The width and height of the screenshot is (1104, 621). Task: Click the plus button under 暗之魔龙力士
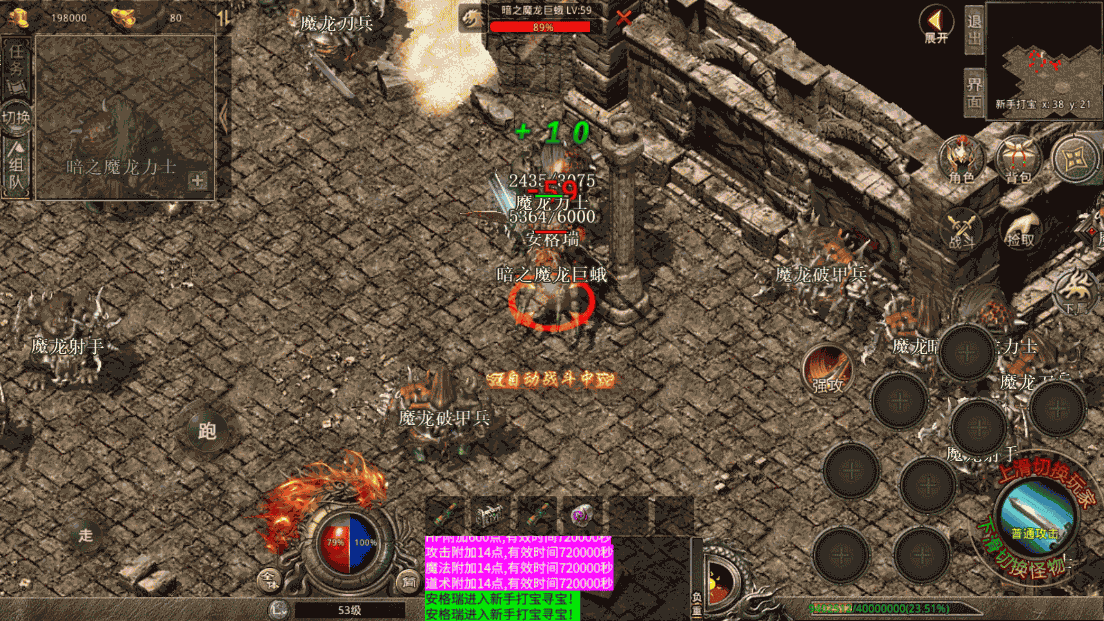pyautogui.click(x=197, y=181)
